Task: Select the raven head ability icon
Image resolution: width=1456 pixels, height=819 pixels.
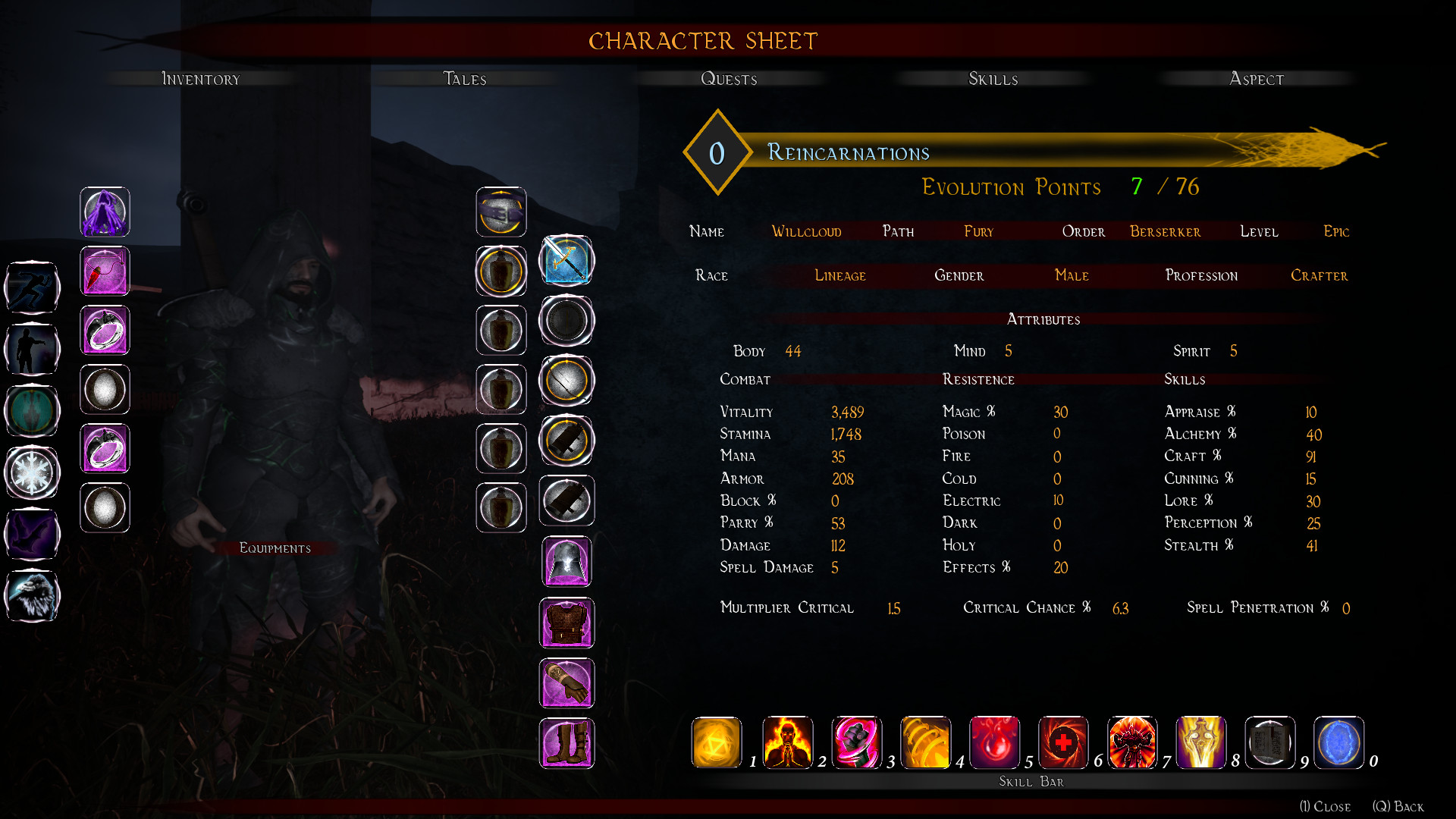Action: [32, 595]
